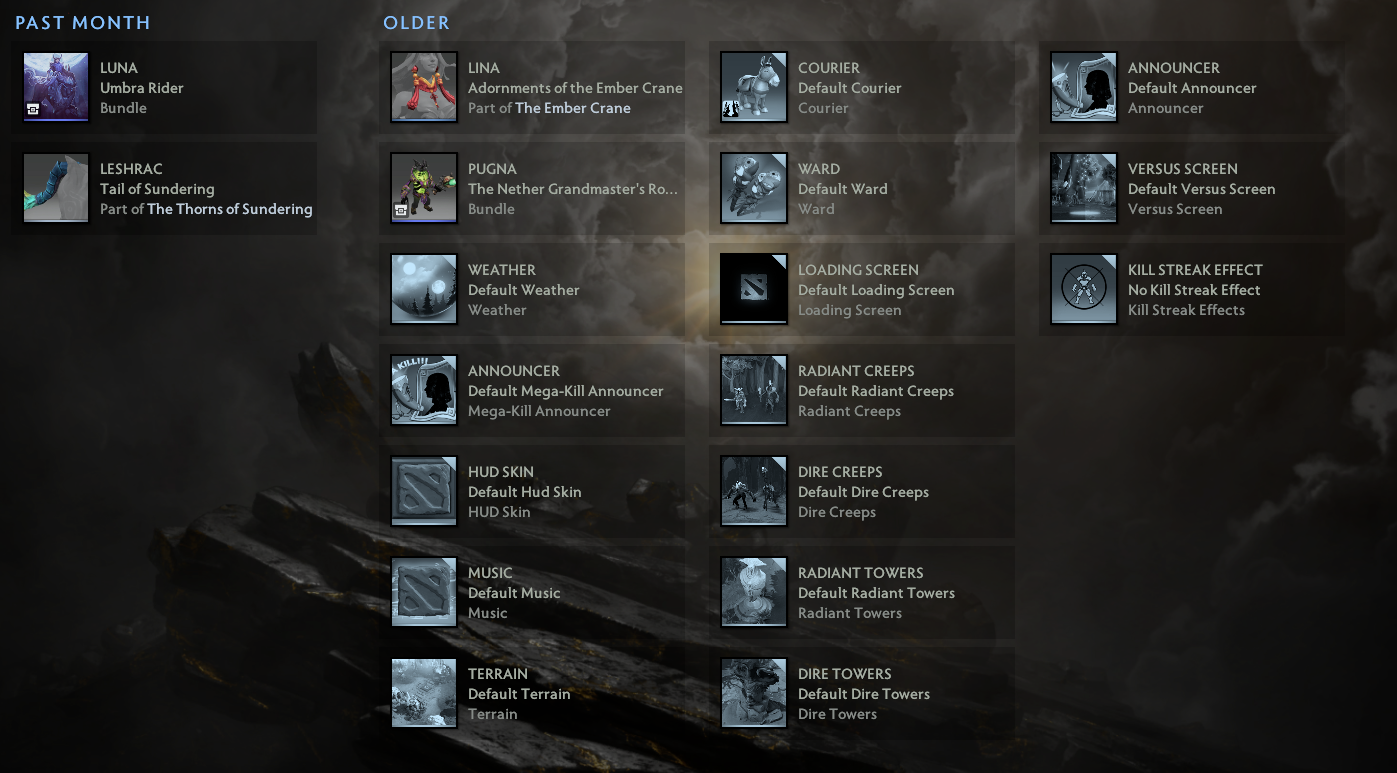
Task: Open the Default Dire Towers entry
Action: [753, 692]
